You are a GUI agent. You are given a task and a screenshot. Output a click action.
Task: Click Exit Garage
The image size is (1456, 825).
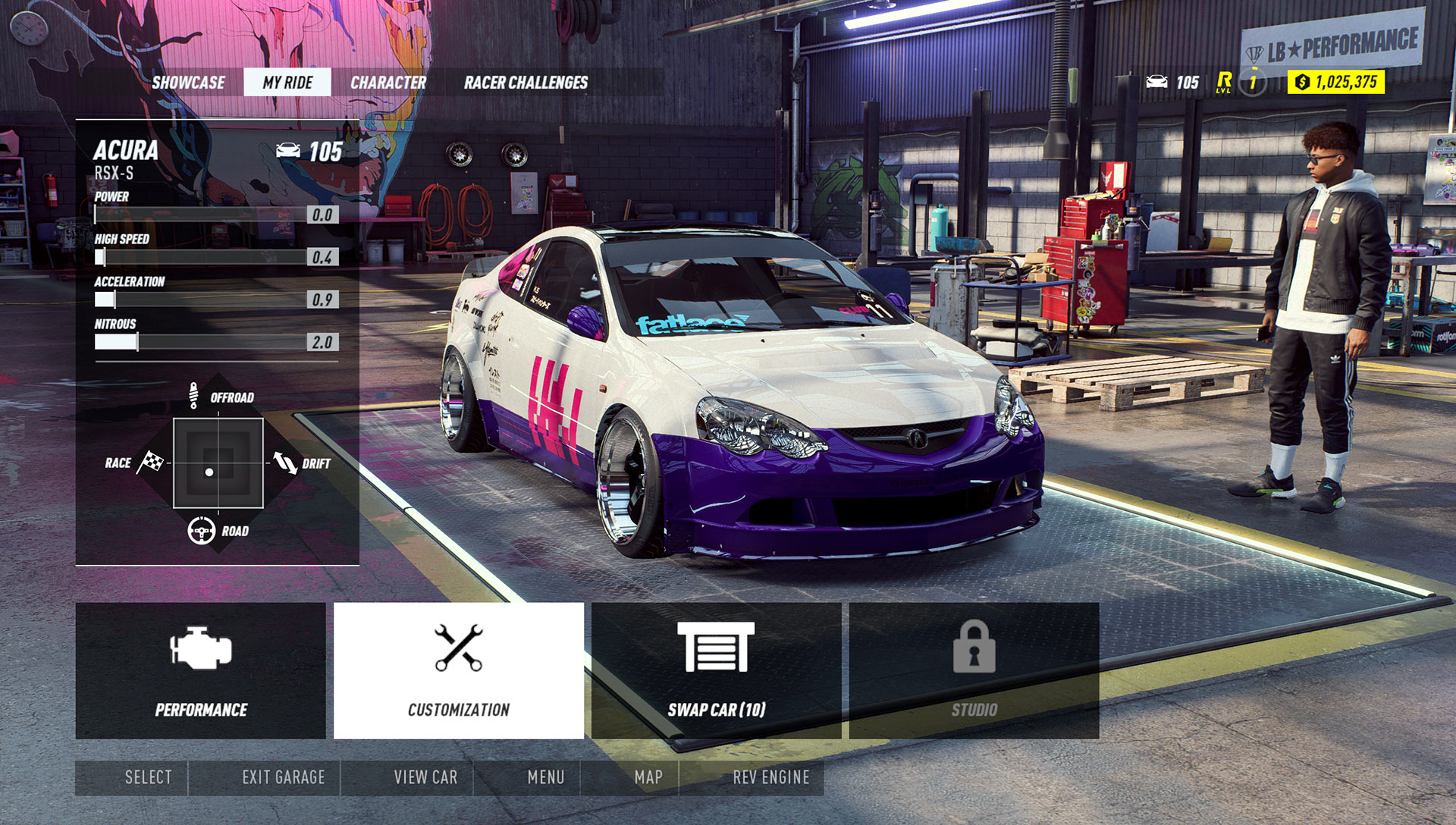pyautogui.click(x=282, y=777)
